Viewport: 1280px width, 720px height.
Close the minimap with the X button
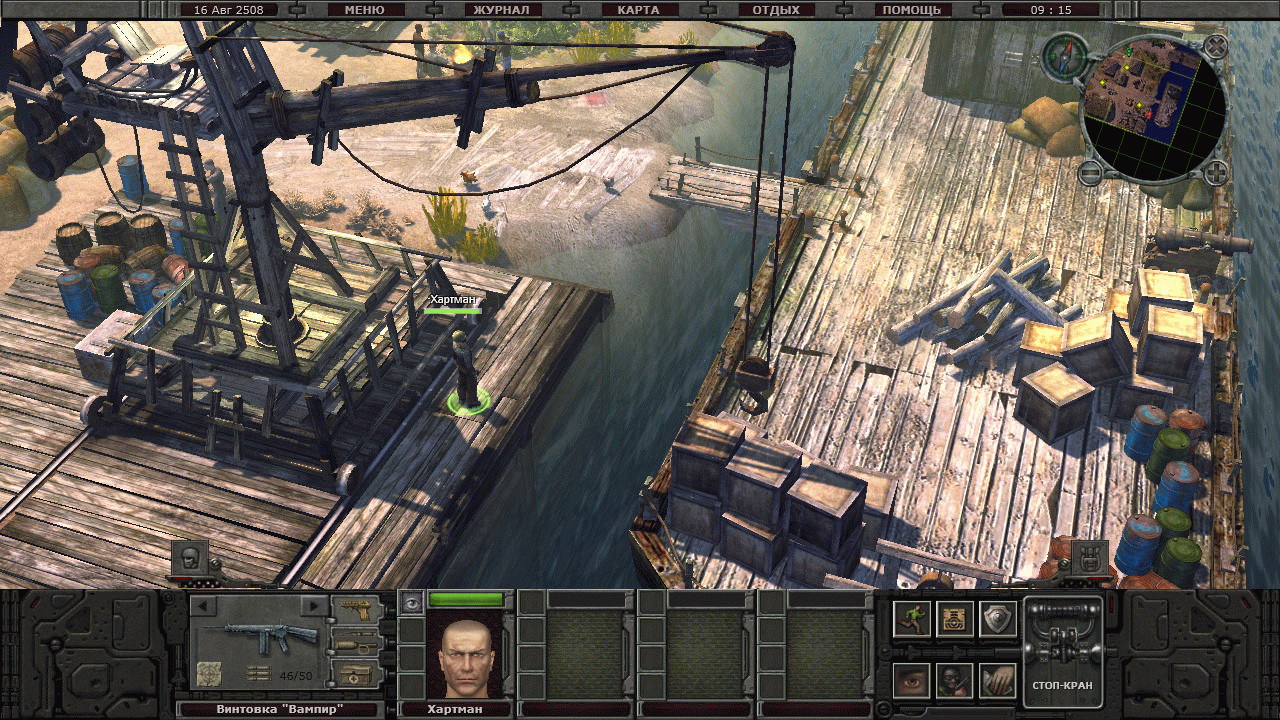1215,46
